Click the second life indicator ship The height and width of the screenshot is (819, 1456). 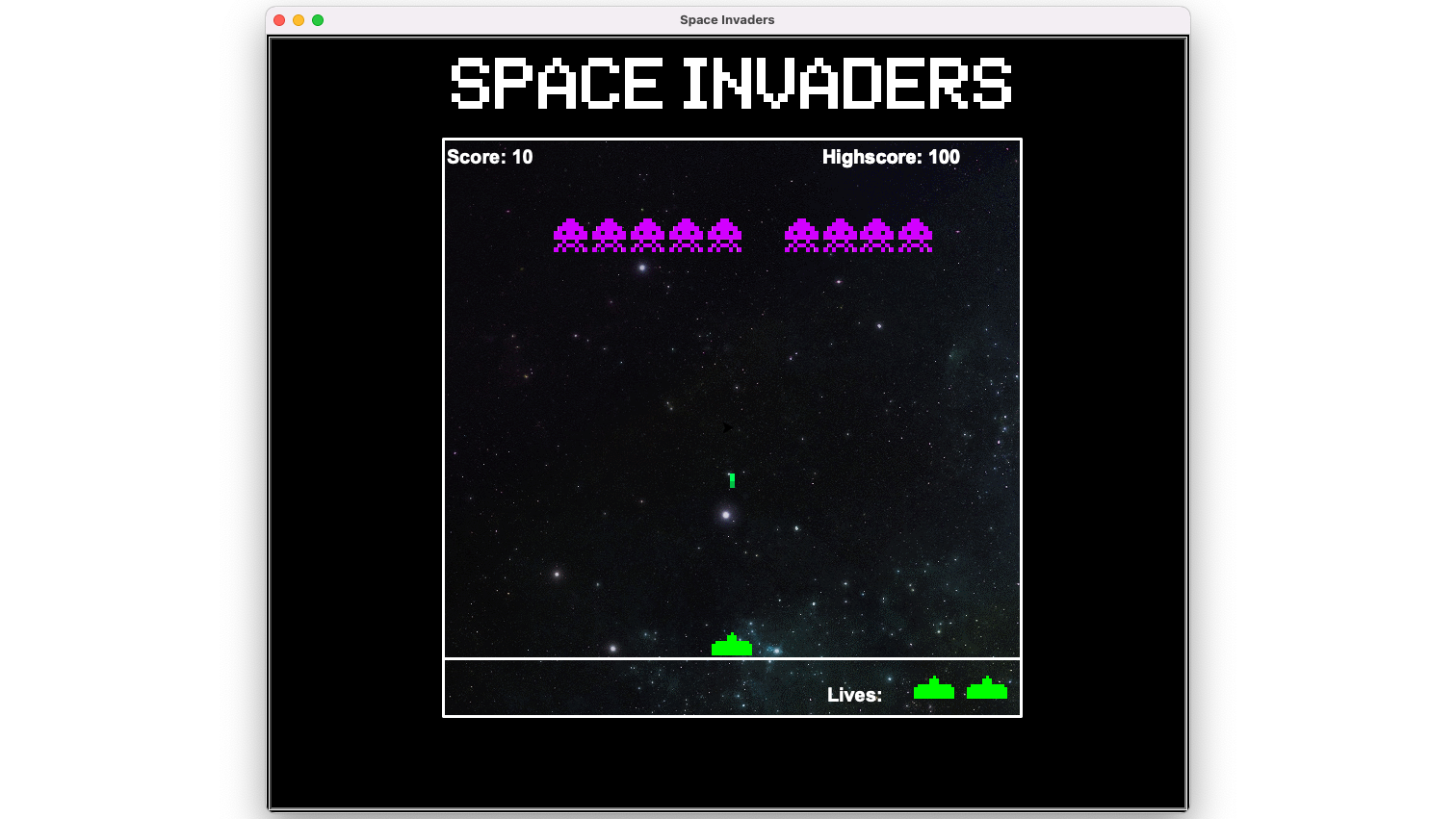point(986,688)
